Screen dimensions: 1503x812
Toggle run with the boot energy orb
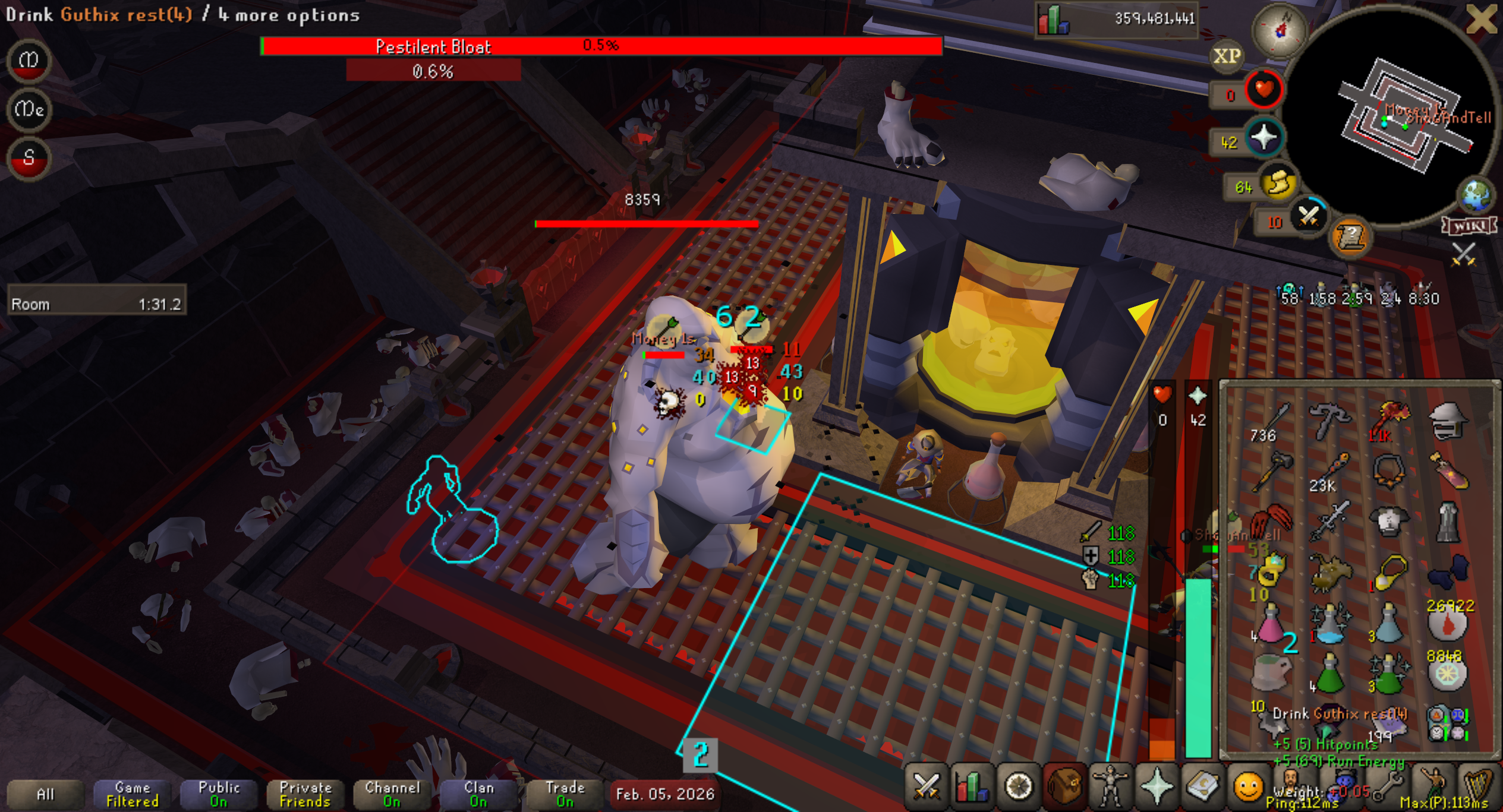tap(1278, 184)
